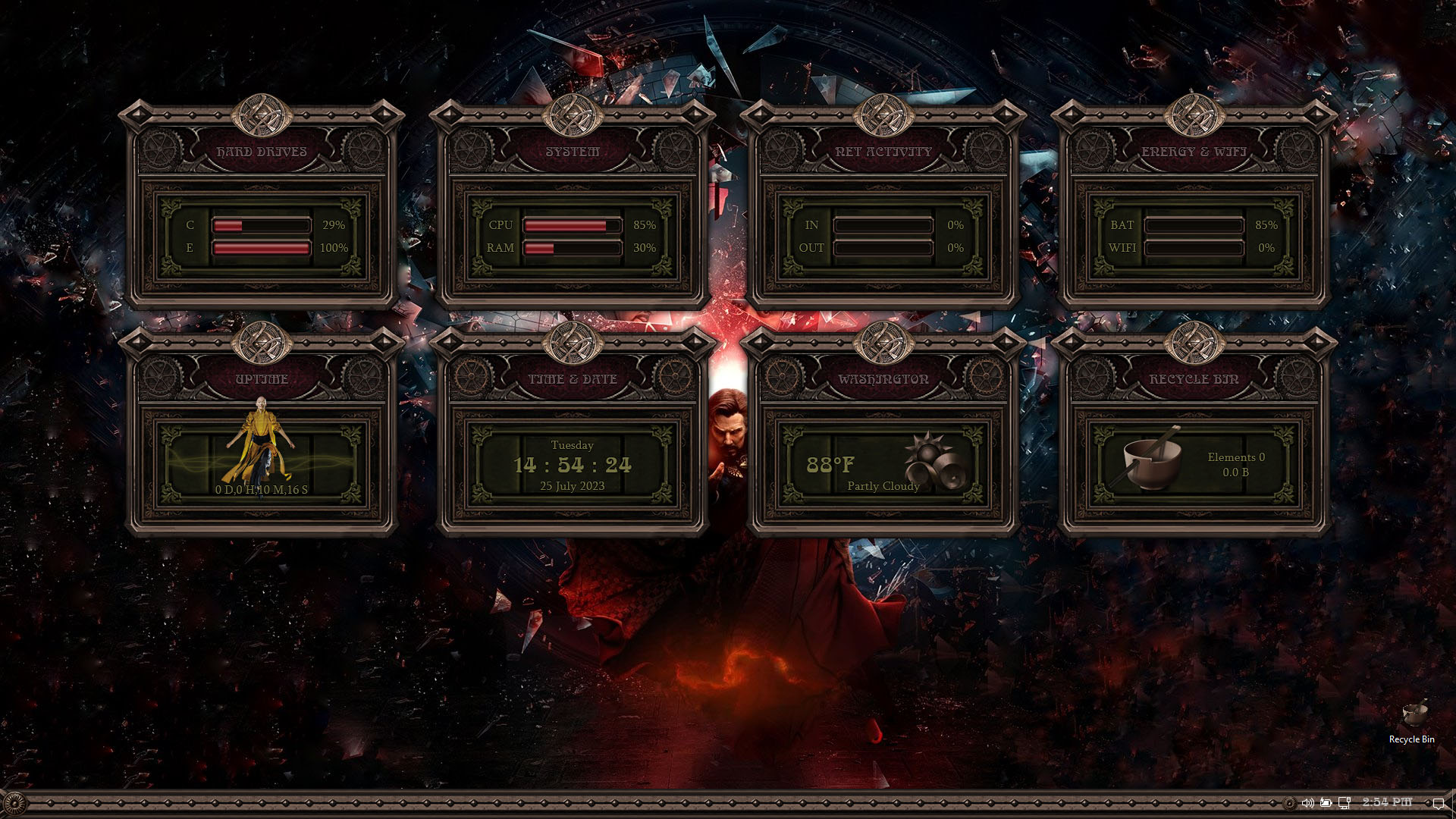The width and height of the screenshot is (1456, 819).
Task: Click the Time & Date widget title
Action: click(573, 379)
